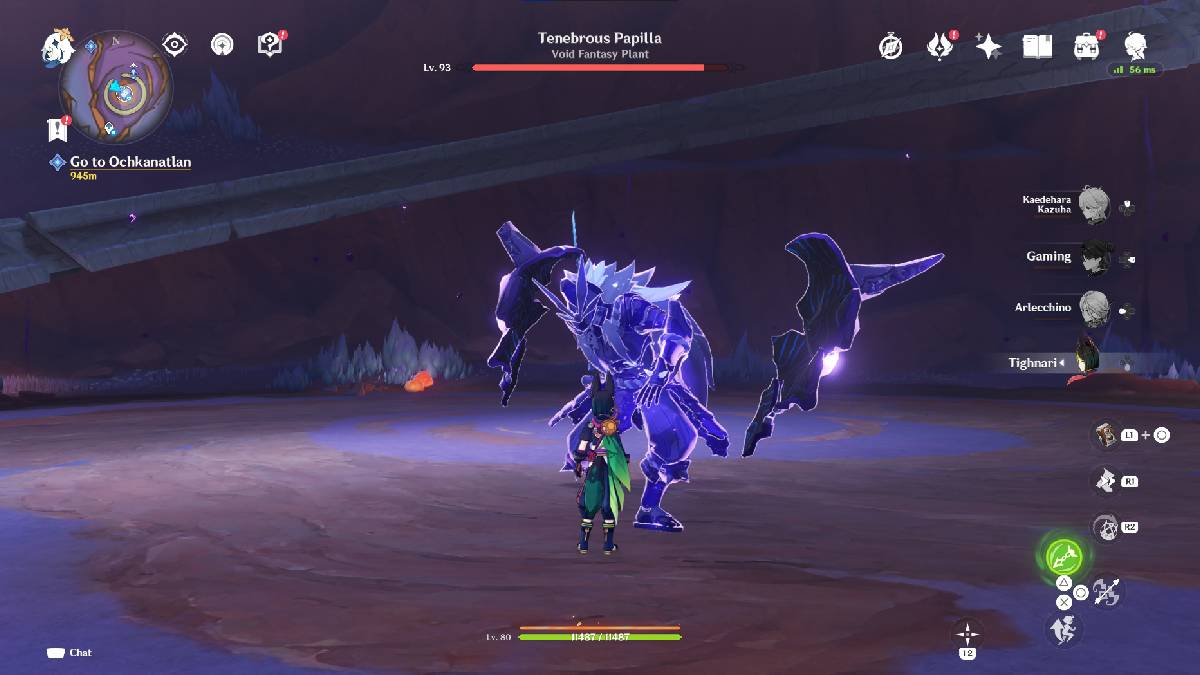Activate Tighnari's green elemental burst
The image size is (1200, 675).
click(x=1062, y=555)
